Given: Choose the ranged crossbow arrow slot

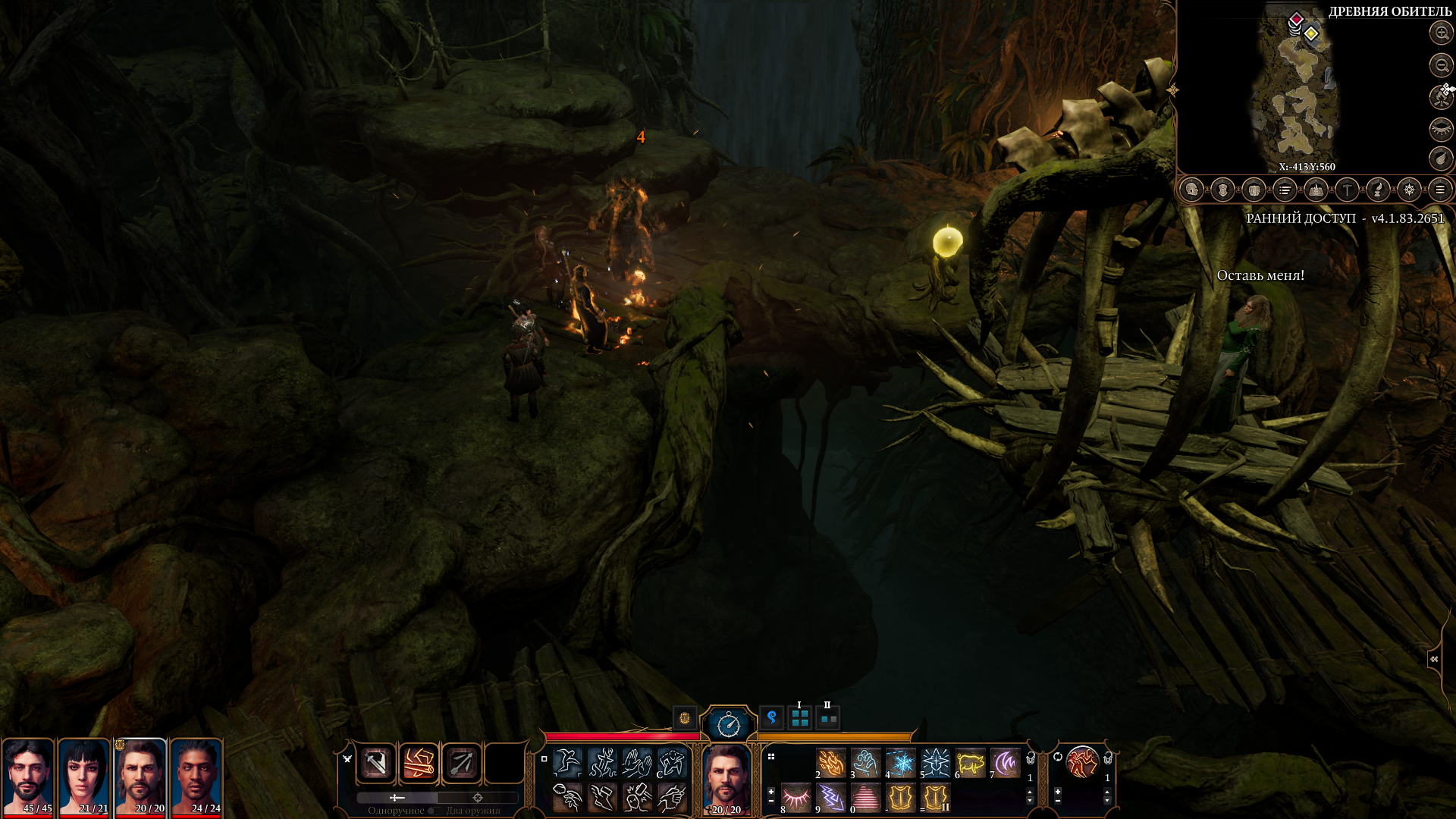Looking at the screenshot, I should 461,763.
